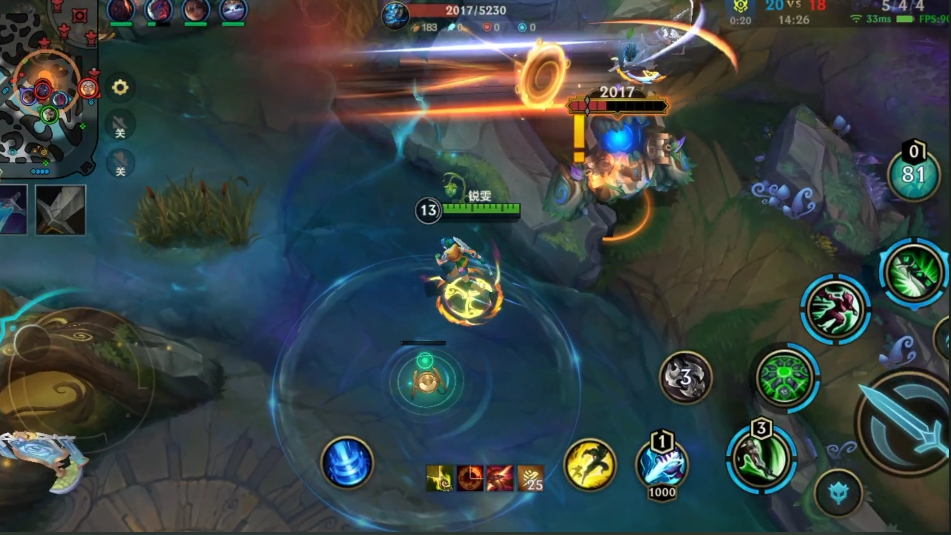Cast the red-toned figure ability
The image size is (951, 535).
[x=835, y=309]
